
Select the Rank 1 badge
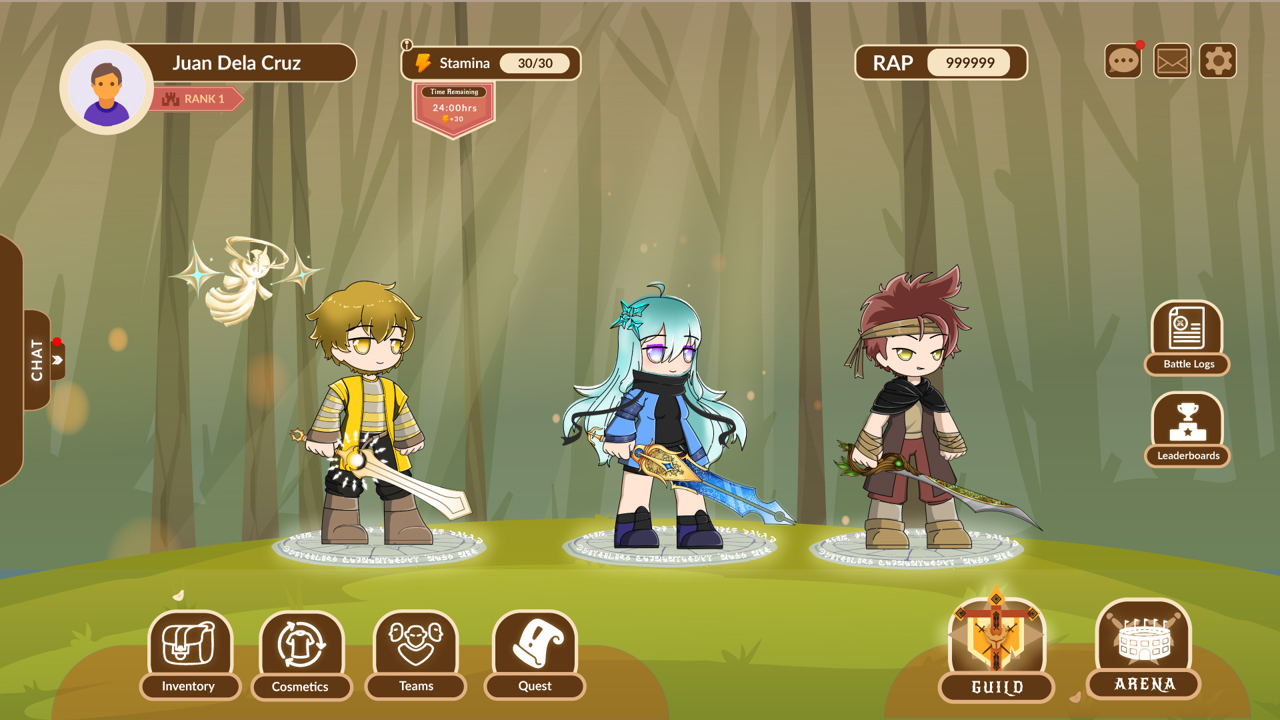pyautogui.click(x=197, y=99)
